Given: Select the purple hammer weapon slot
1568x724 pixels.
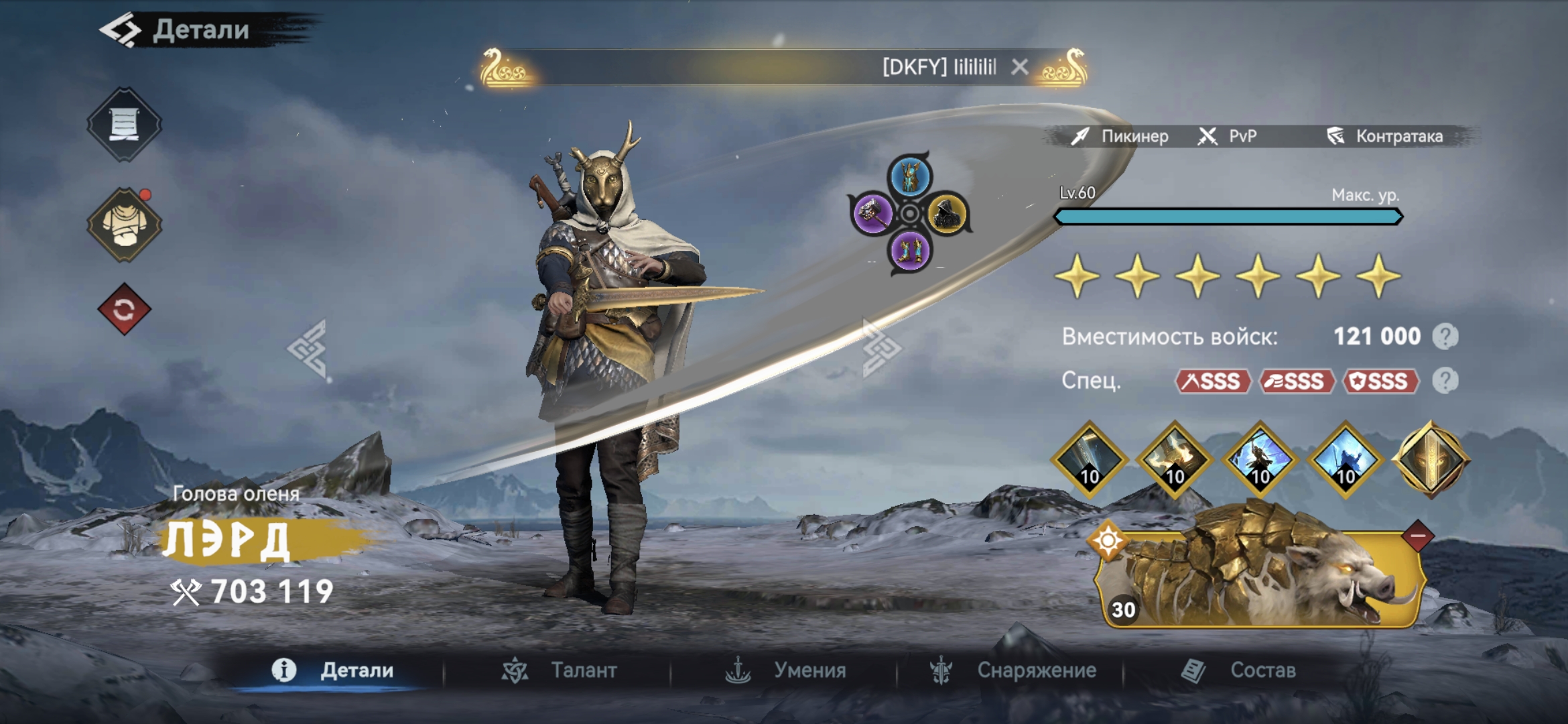Looking at the screenshot, I should point(872,214).
